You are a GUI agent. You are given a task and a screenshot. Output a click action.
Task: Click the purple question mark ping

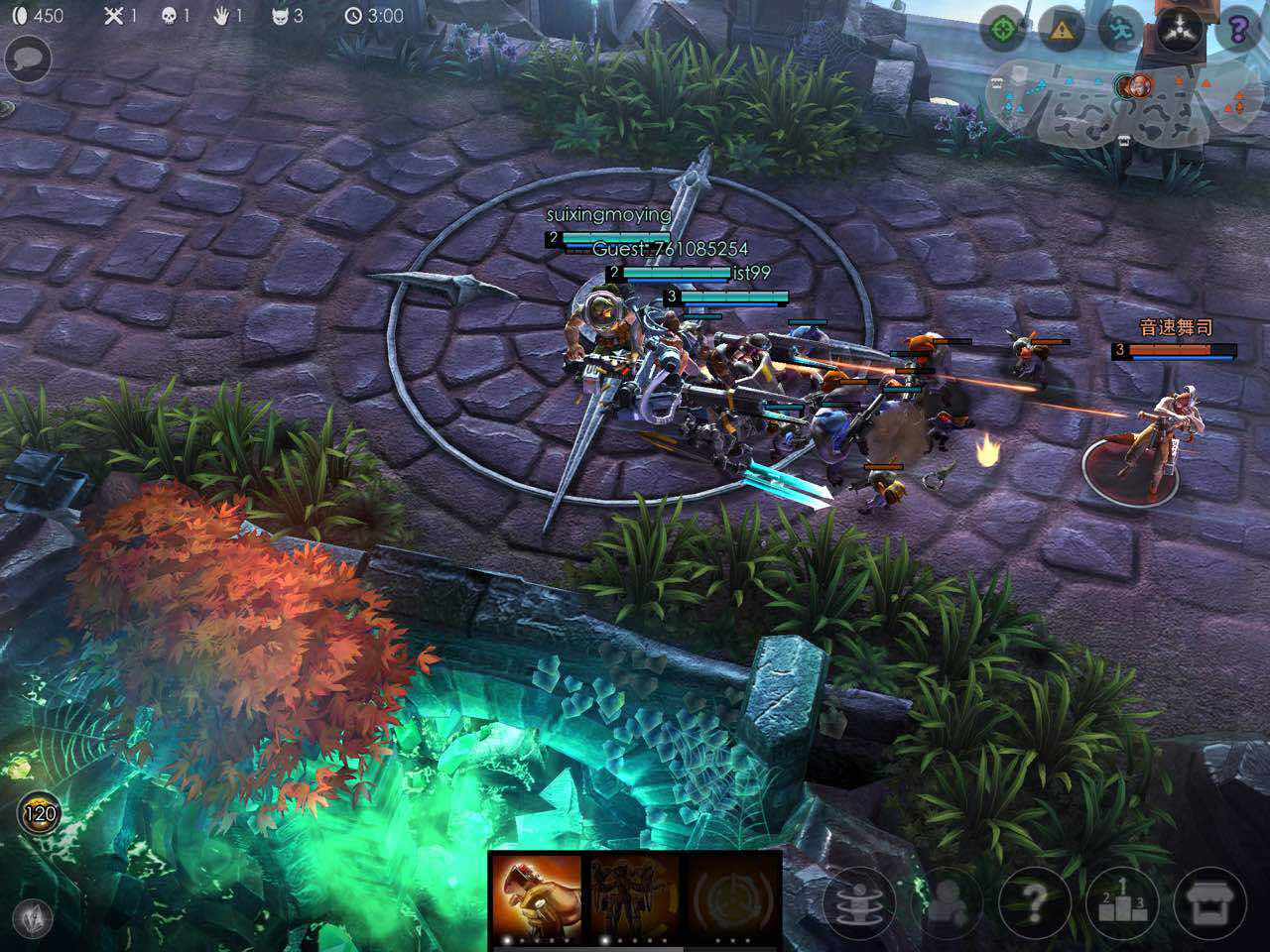(x=1238, y=29)
